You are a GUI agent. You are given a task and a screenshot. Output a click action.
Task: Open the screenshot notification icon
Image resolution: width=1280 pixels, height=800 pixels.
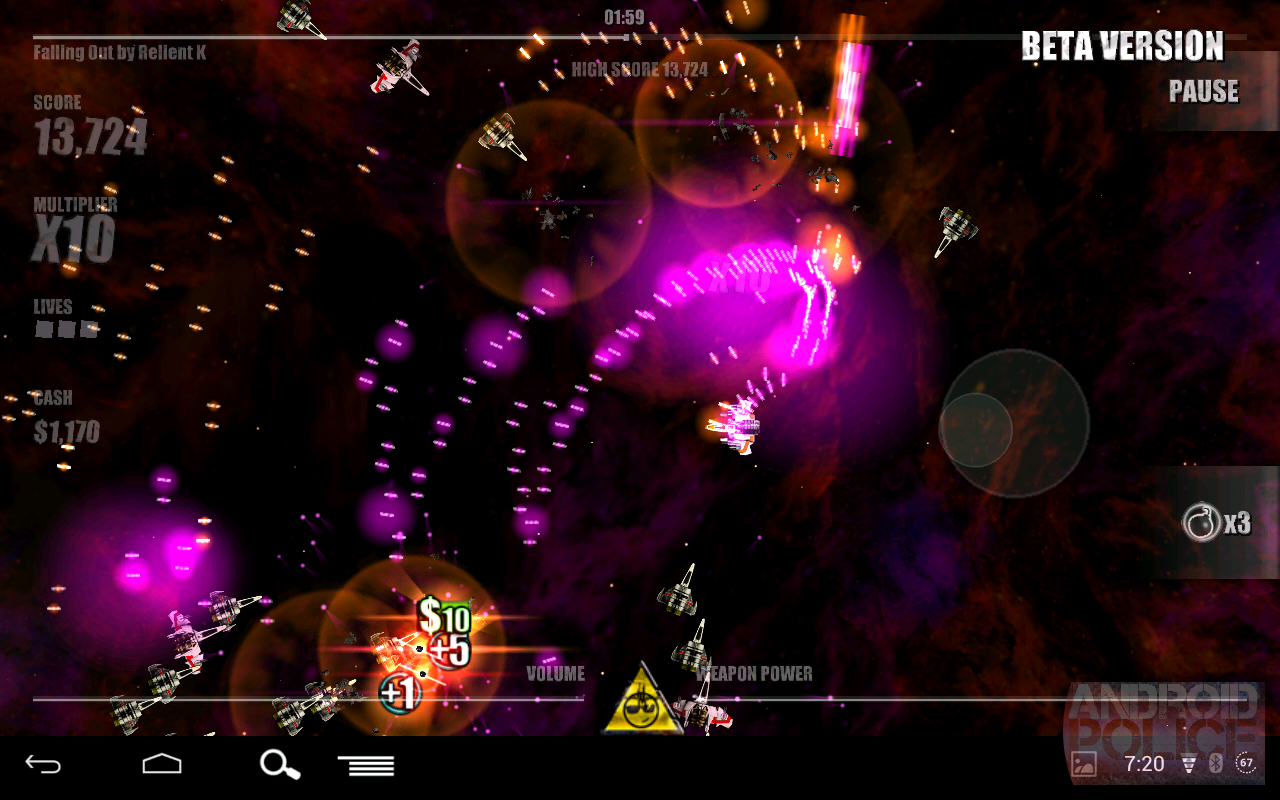pyautogui.click(x=1085, y=763)
